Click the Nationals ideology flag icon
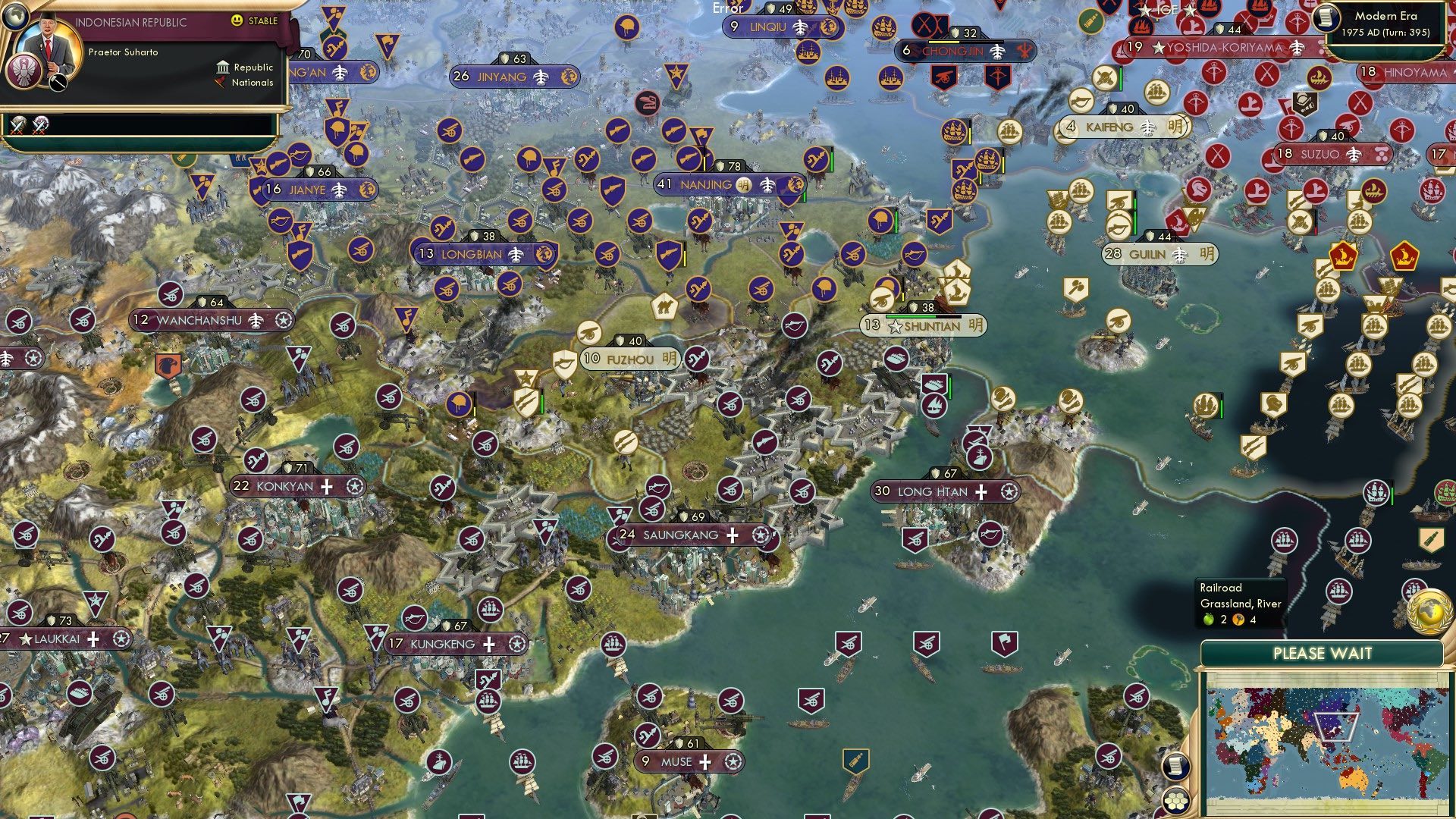1456x819 pixels. pos(220,83)
